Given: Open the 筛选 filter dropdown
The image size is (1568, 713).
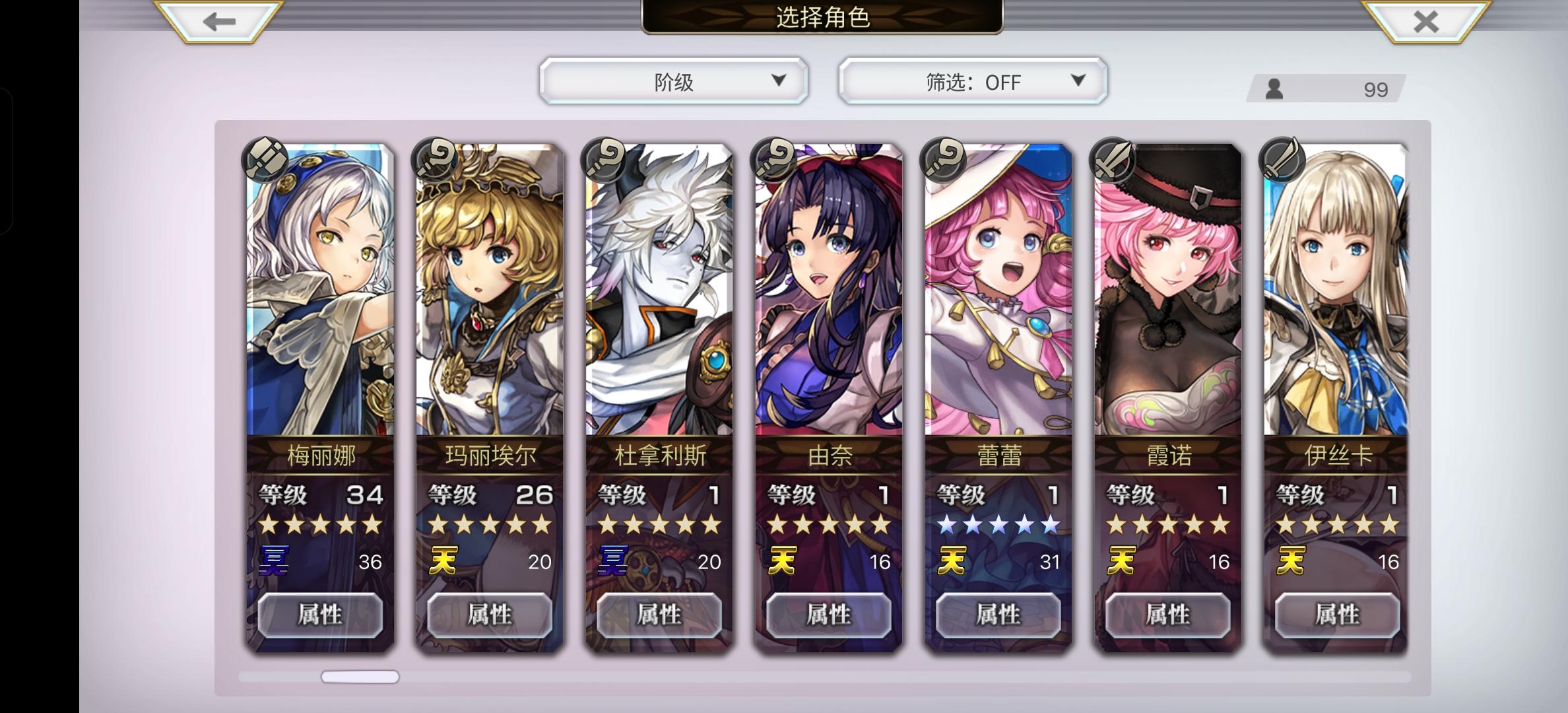Looking at the screenshot, I should [970, 81].
